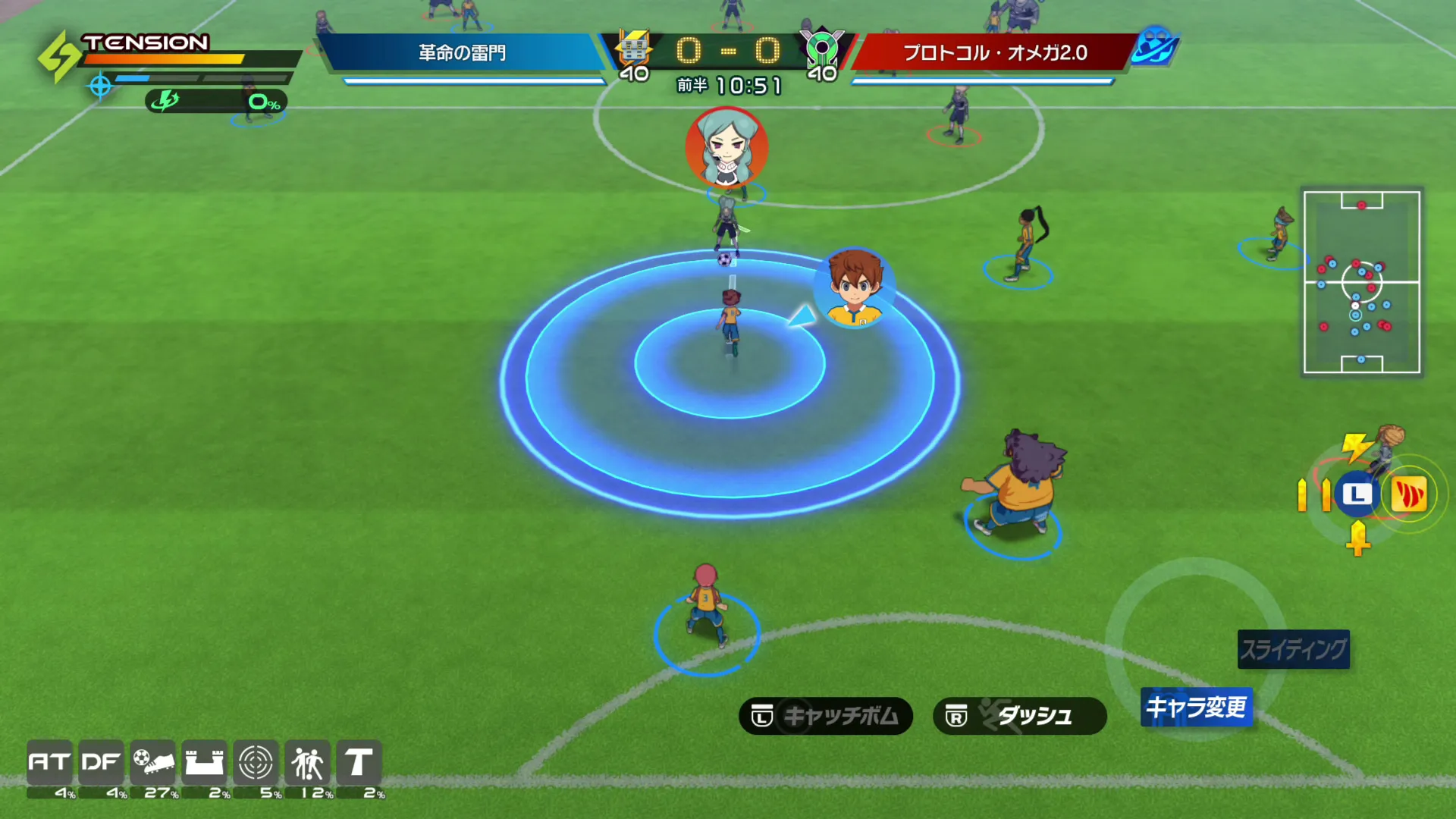The image size is (1456, 819).
Task: Click the yellow red-striped command icon
Action: pyautogui.click(x=1408, y=495)
